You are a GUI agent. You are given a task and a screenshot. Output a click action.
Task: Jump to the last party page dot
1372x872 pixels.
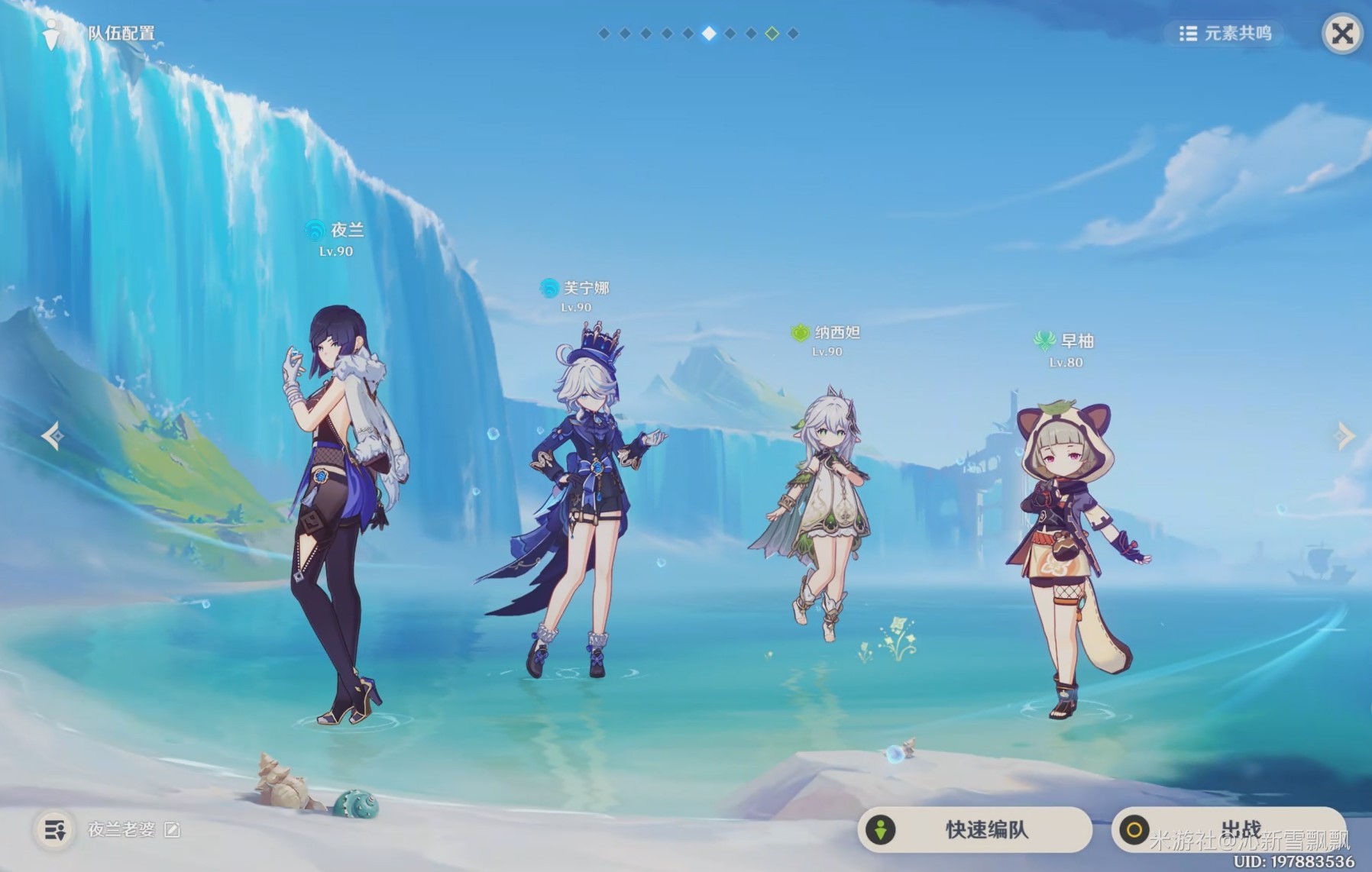click(x=793, y=34)
